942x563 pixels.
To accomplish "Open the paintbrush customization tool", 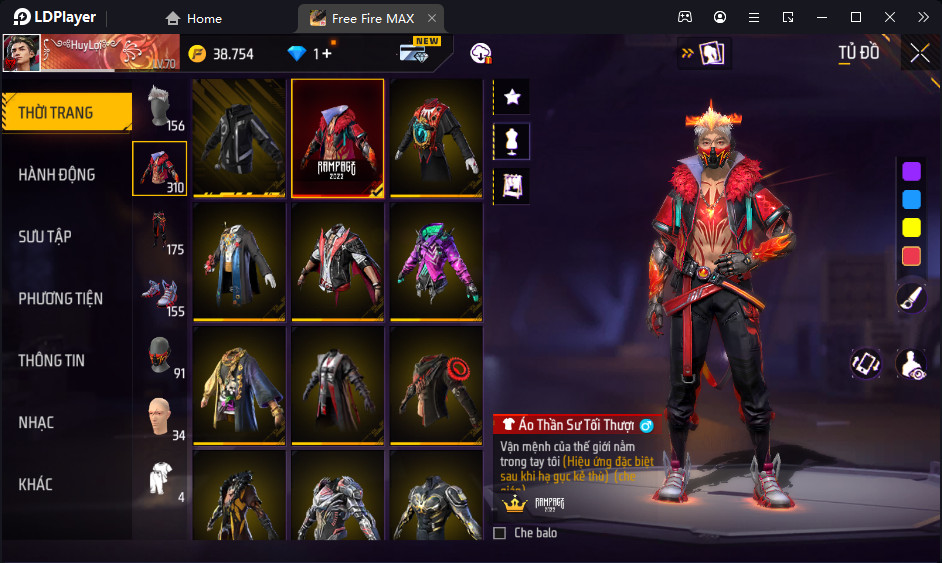I will [911, 297].
